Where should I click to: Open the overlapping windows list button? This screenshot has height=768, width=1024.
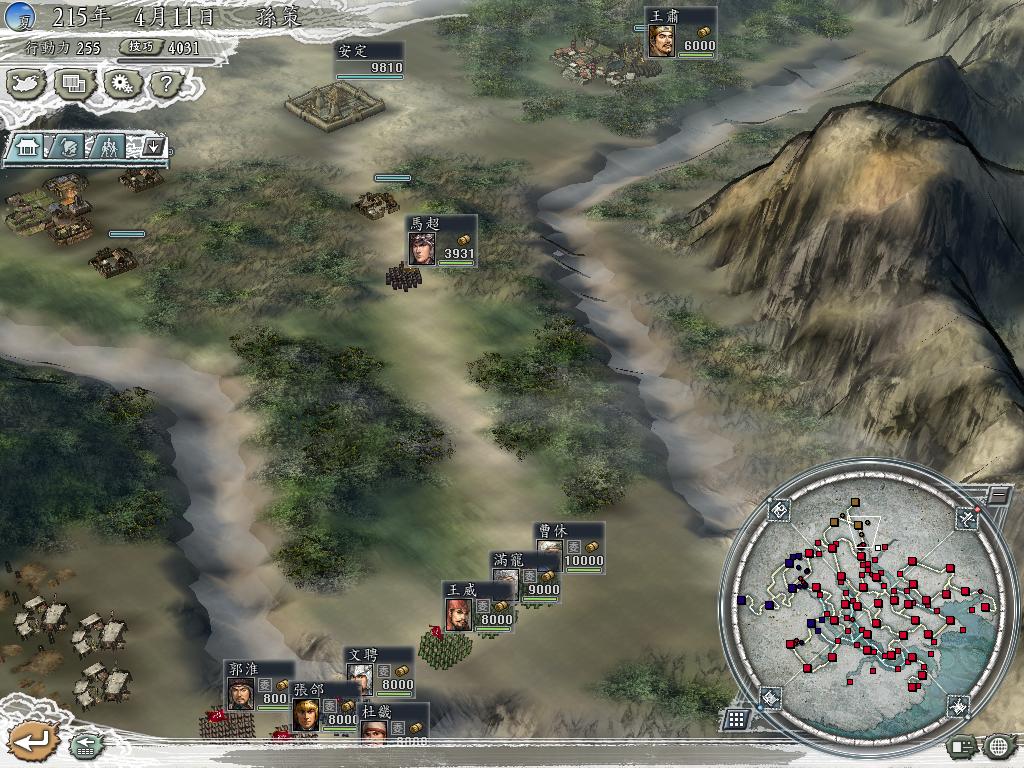[75, 84]
